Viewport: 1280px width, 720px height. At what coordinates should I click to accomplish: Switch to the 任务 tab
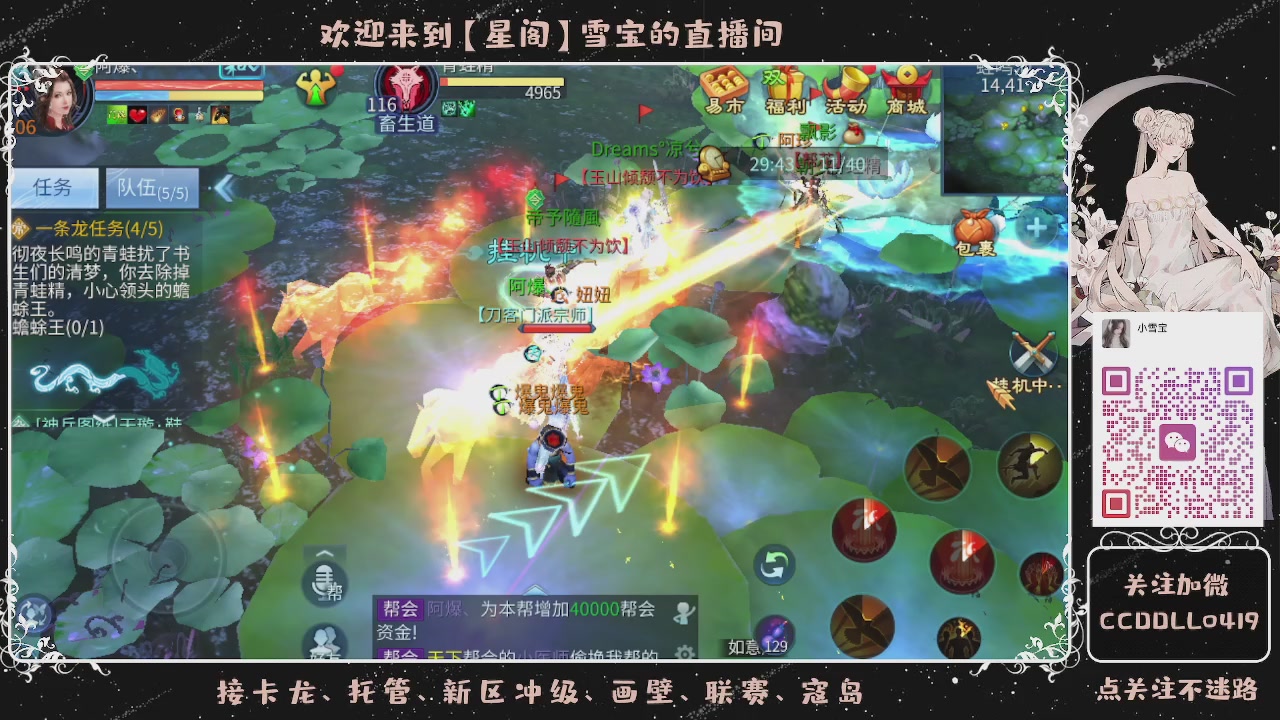(55, 189)
